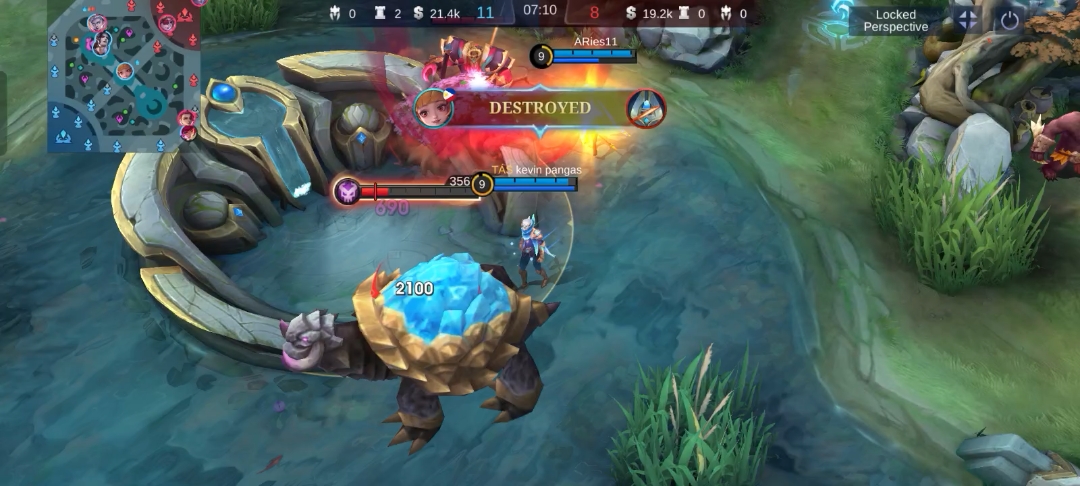Screen dimensions: 1080x486
Task: Exit the match via the power icon
Action: point(1009,19)
